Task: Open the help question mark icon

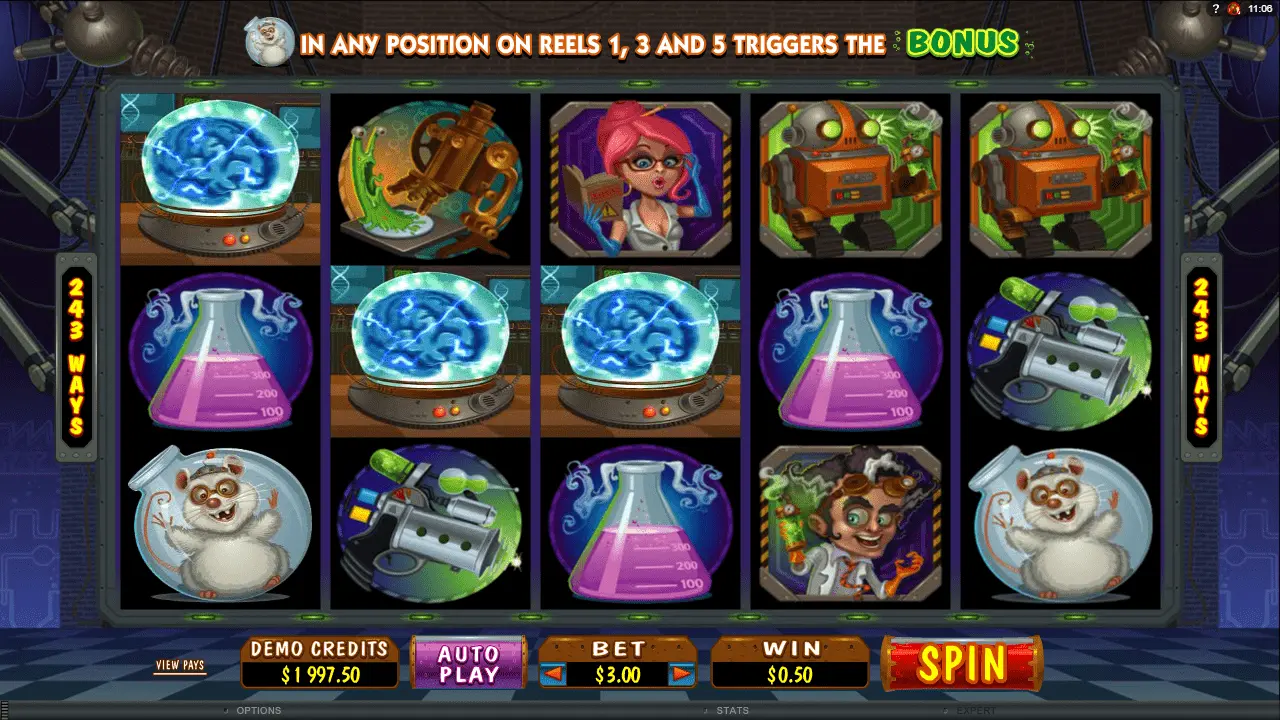Action: 1215,8
